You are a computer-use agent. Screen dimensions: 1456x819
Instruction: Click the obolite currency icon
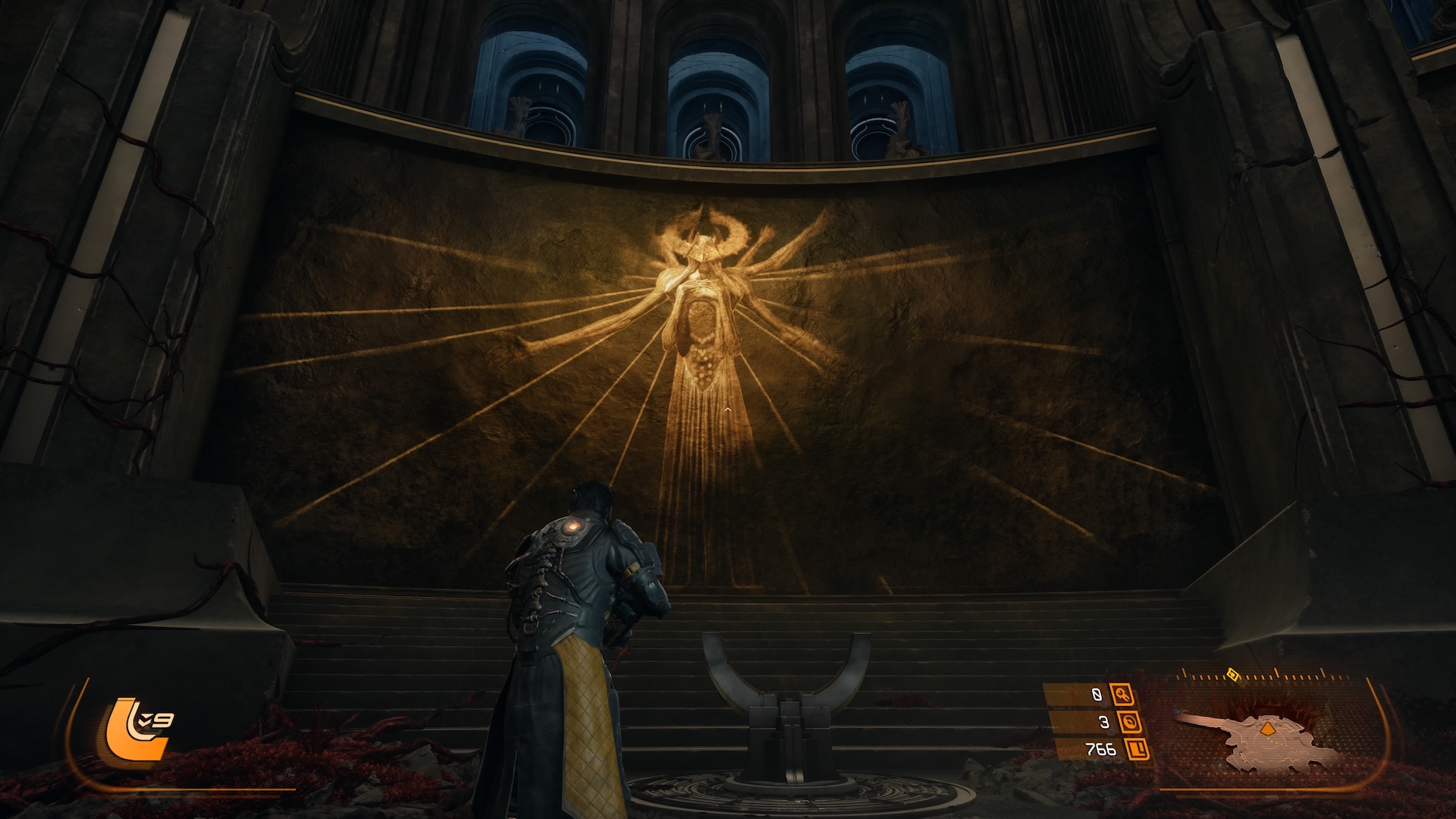tap(1136, 750)
